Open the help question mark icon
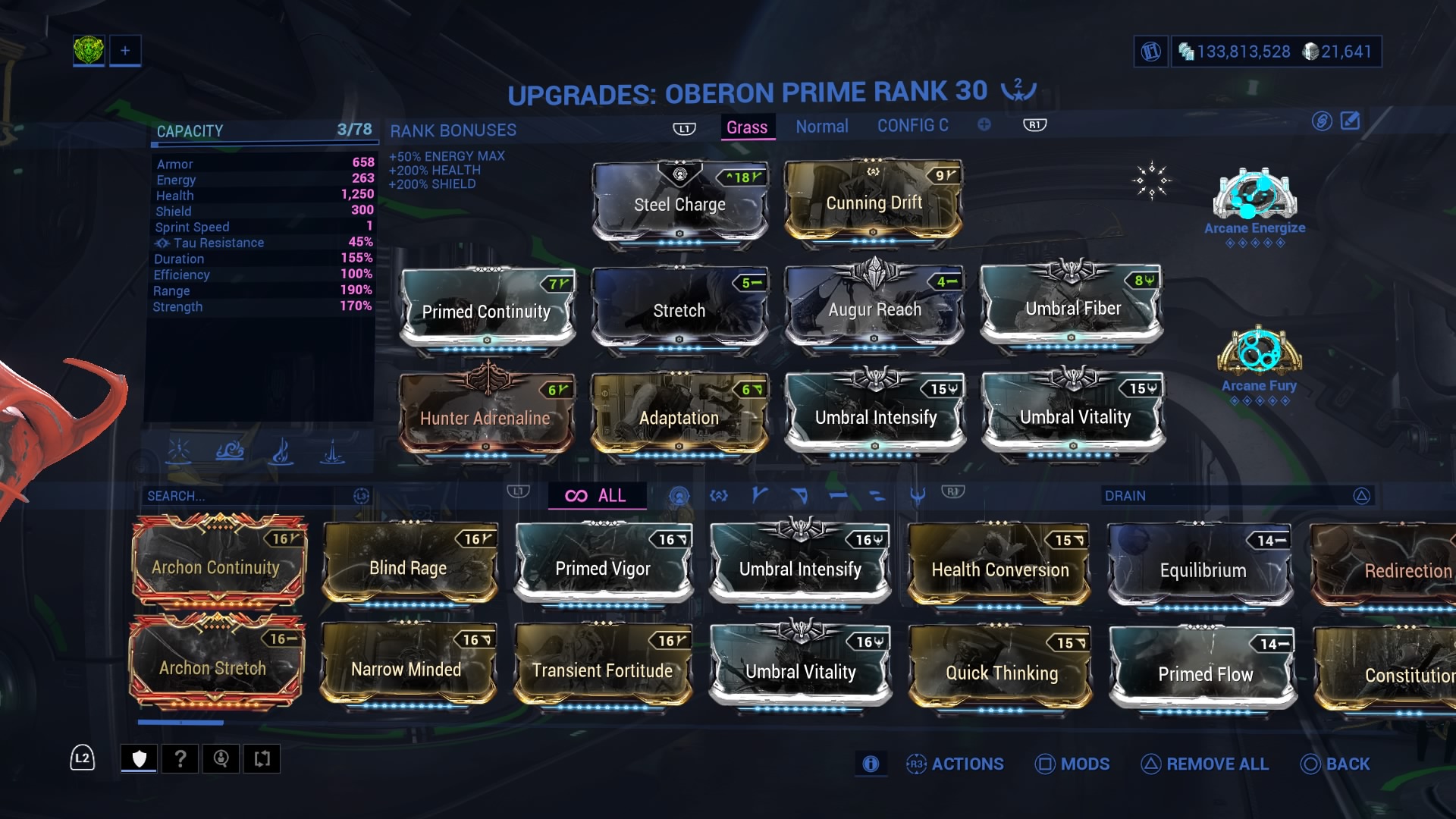 pyautogui.click(x=180, y=758)
